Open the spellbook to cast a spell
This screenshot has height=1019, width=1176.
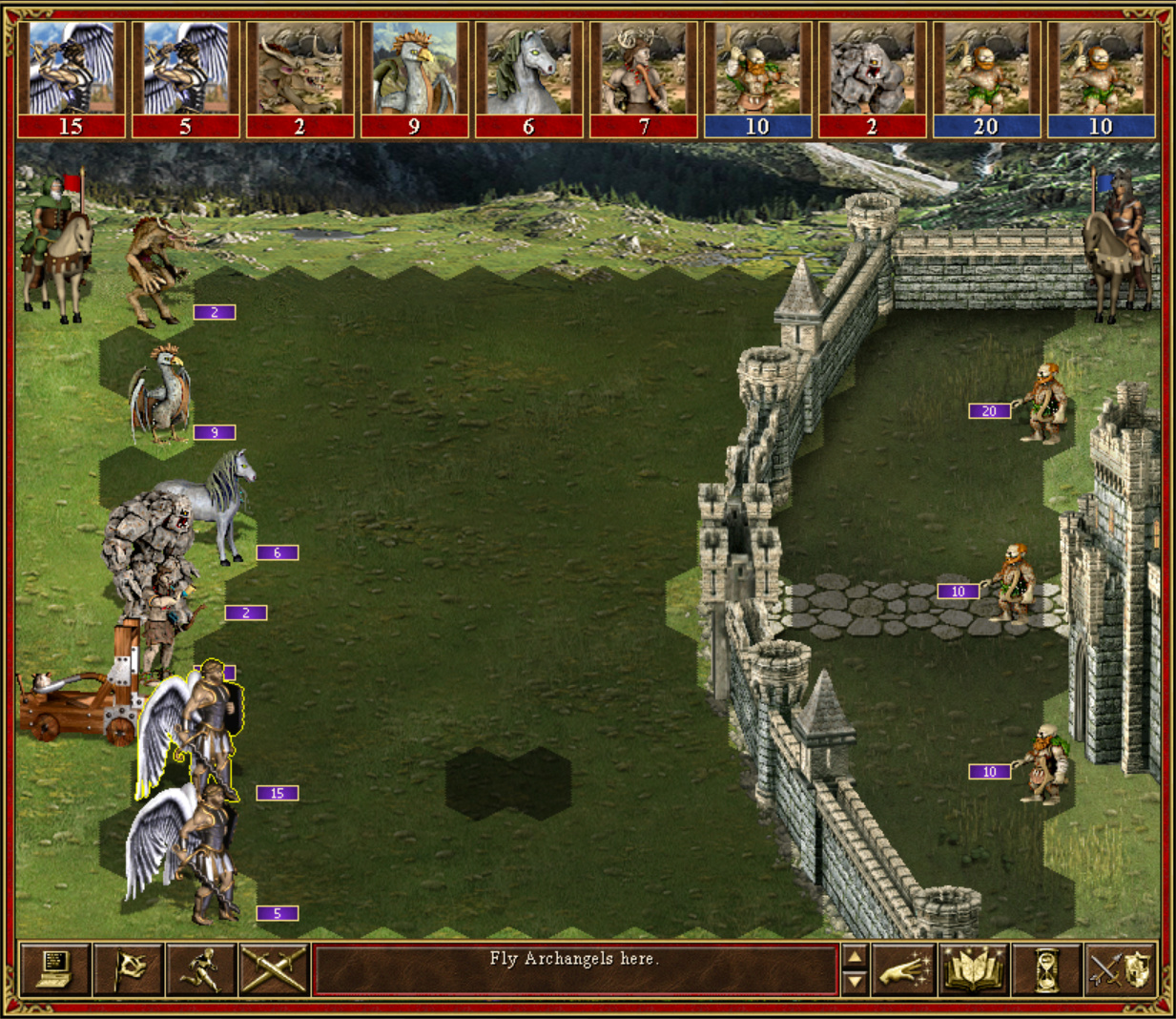(974, 970)
